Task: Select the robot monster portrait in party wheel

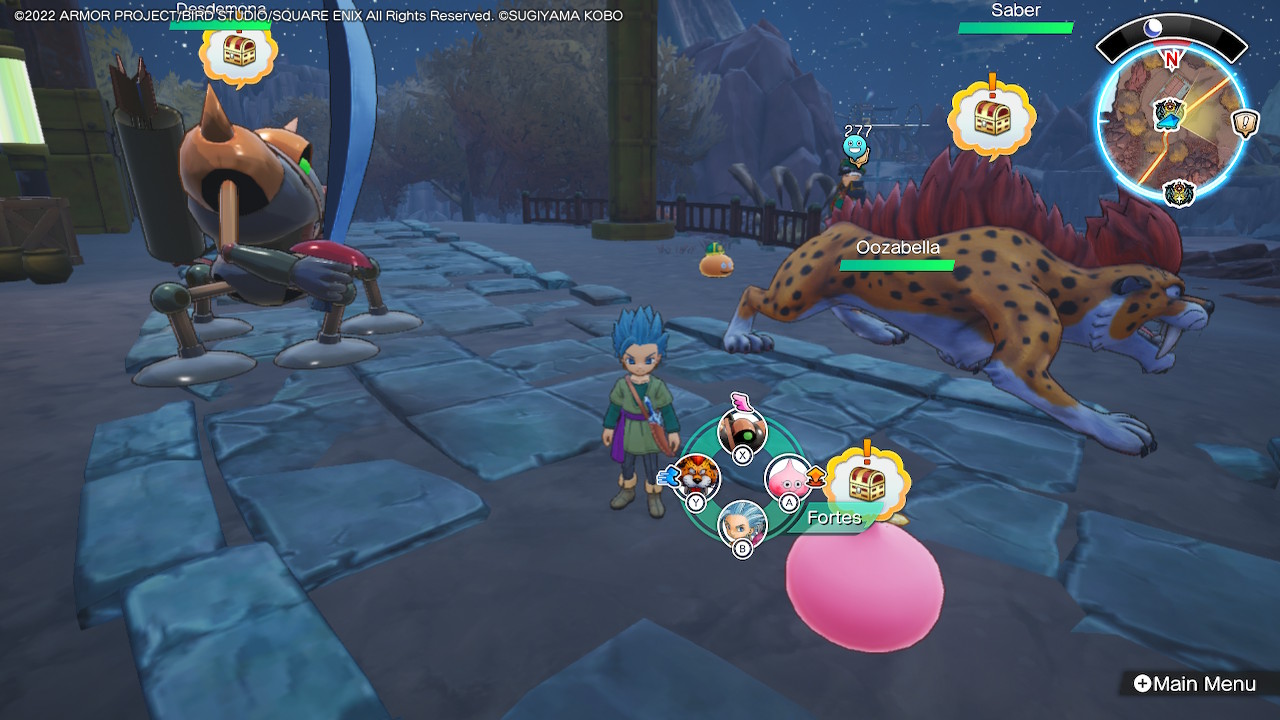Action: (742, 430)
